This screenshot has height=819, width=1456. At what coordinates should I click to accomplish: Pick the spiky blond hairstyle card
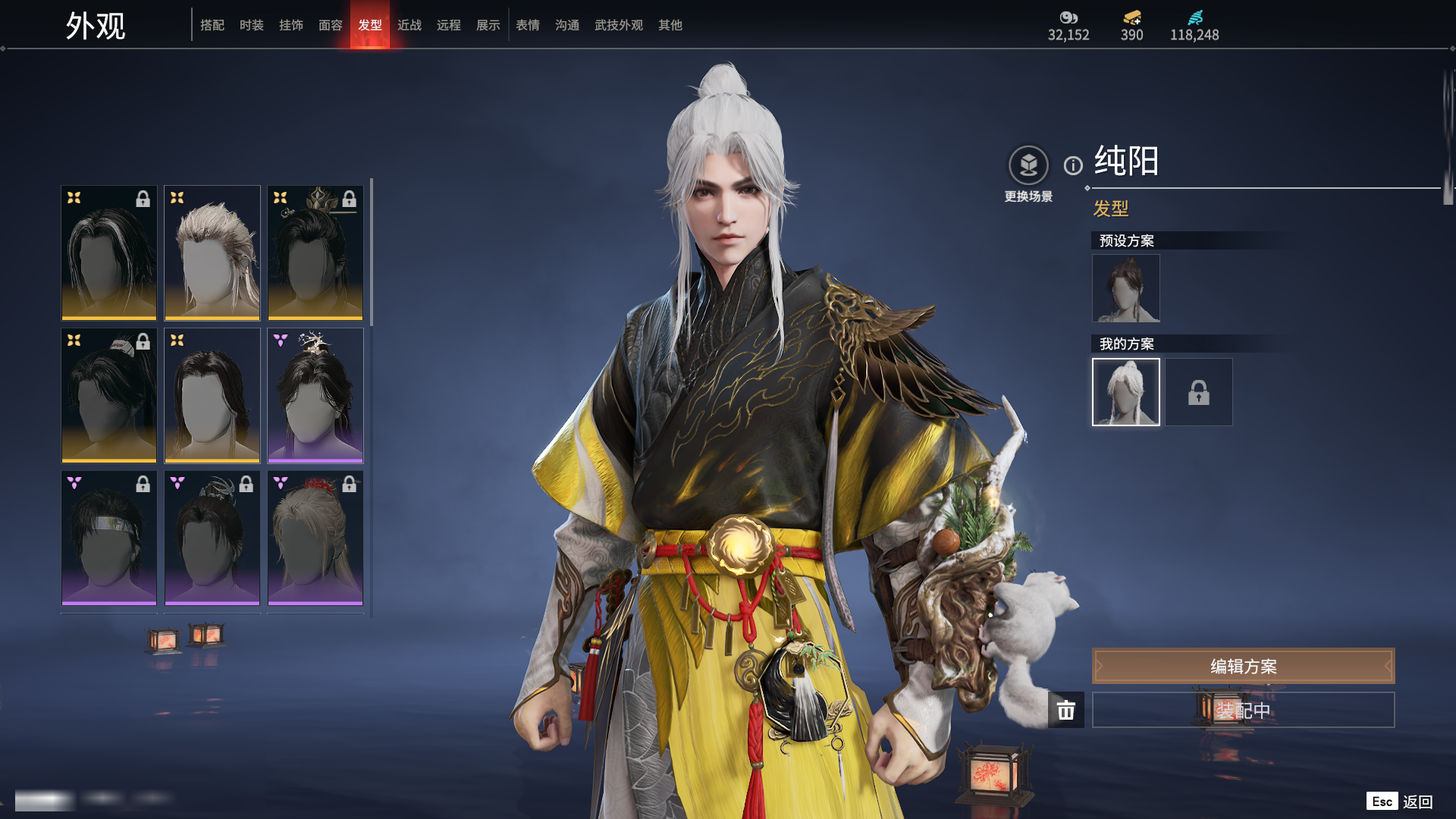click(x=212, y=253)
